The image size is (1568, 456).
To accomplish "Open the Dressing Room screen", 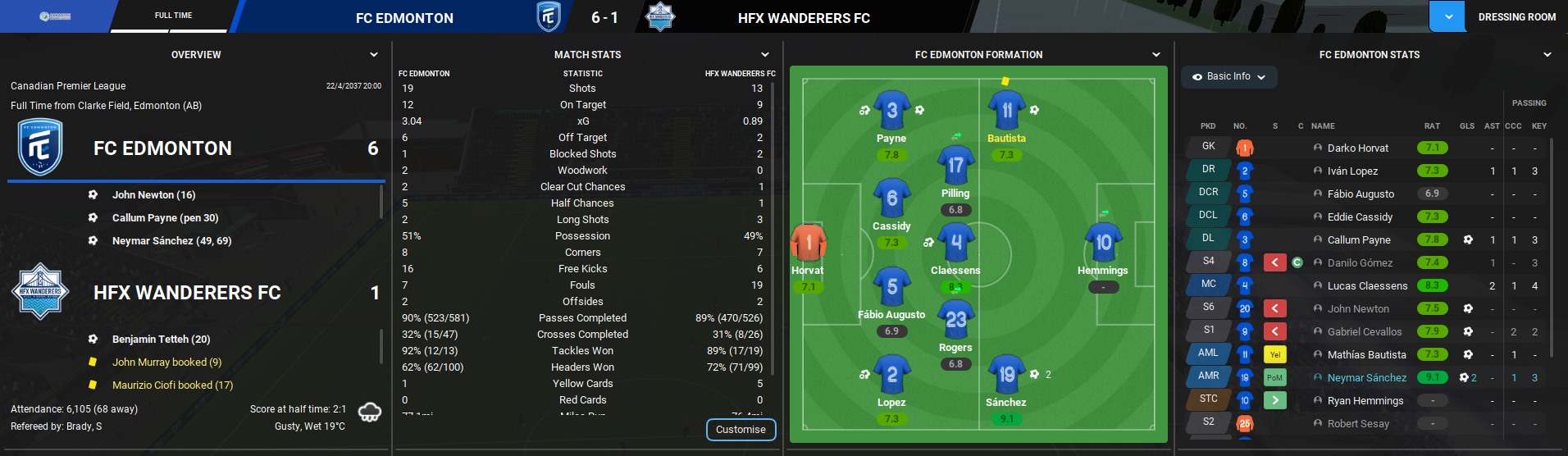I will (1516, 16).
